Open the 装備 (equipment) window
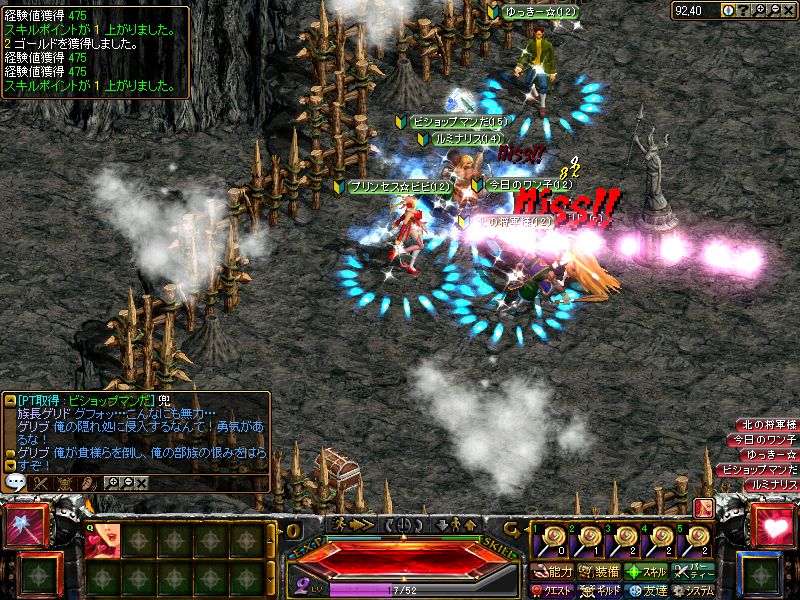The image size is (800, 600). 599,572
